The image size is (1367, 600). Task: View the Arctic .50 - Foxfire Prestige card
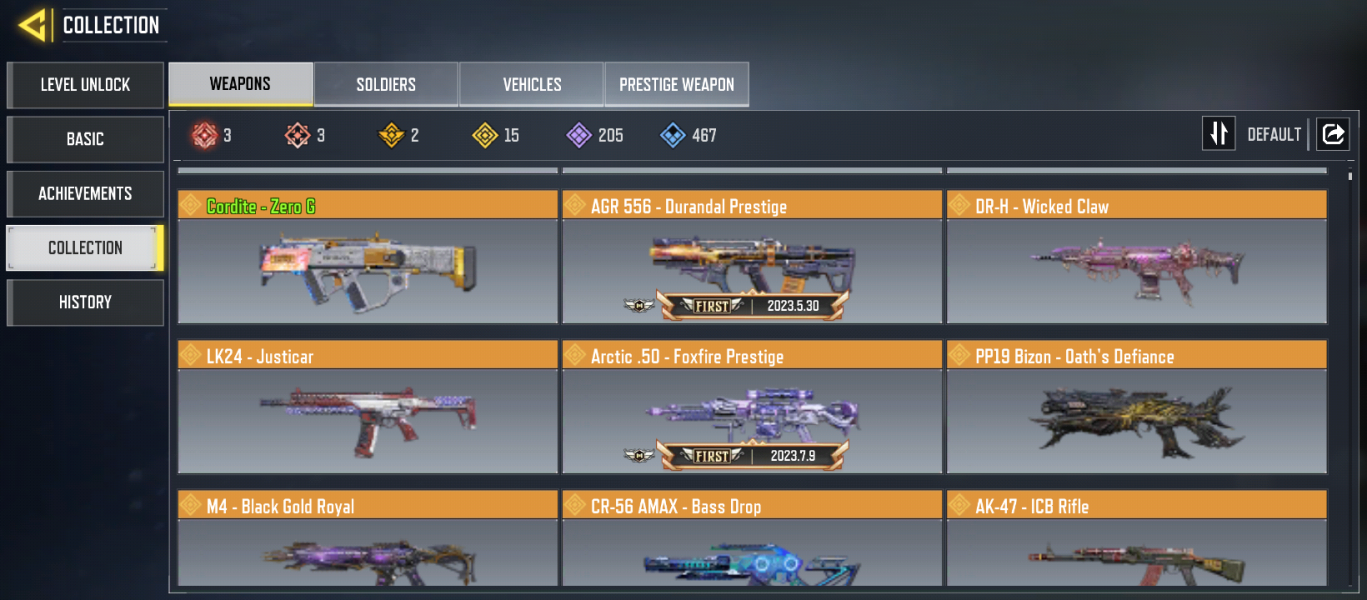click(751, 407)
